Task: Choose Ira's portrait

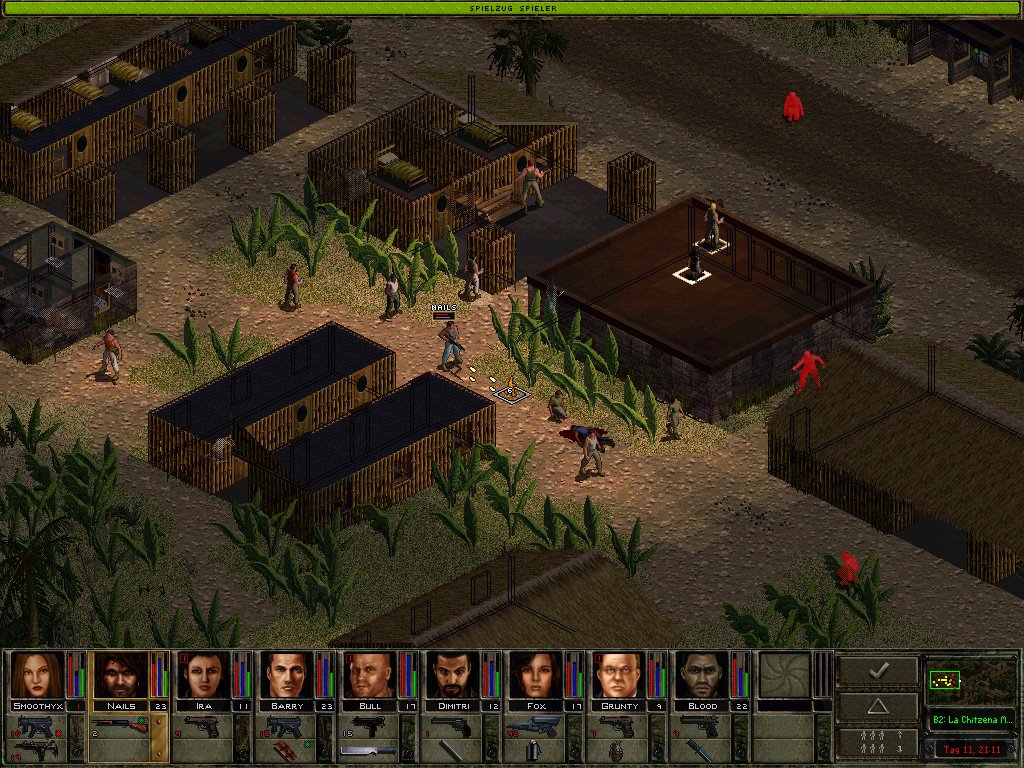Action: 203,675
